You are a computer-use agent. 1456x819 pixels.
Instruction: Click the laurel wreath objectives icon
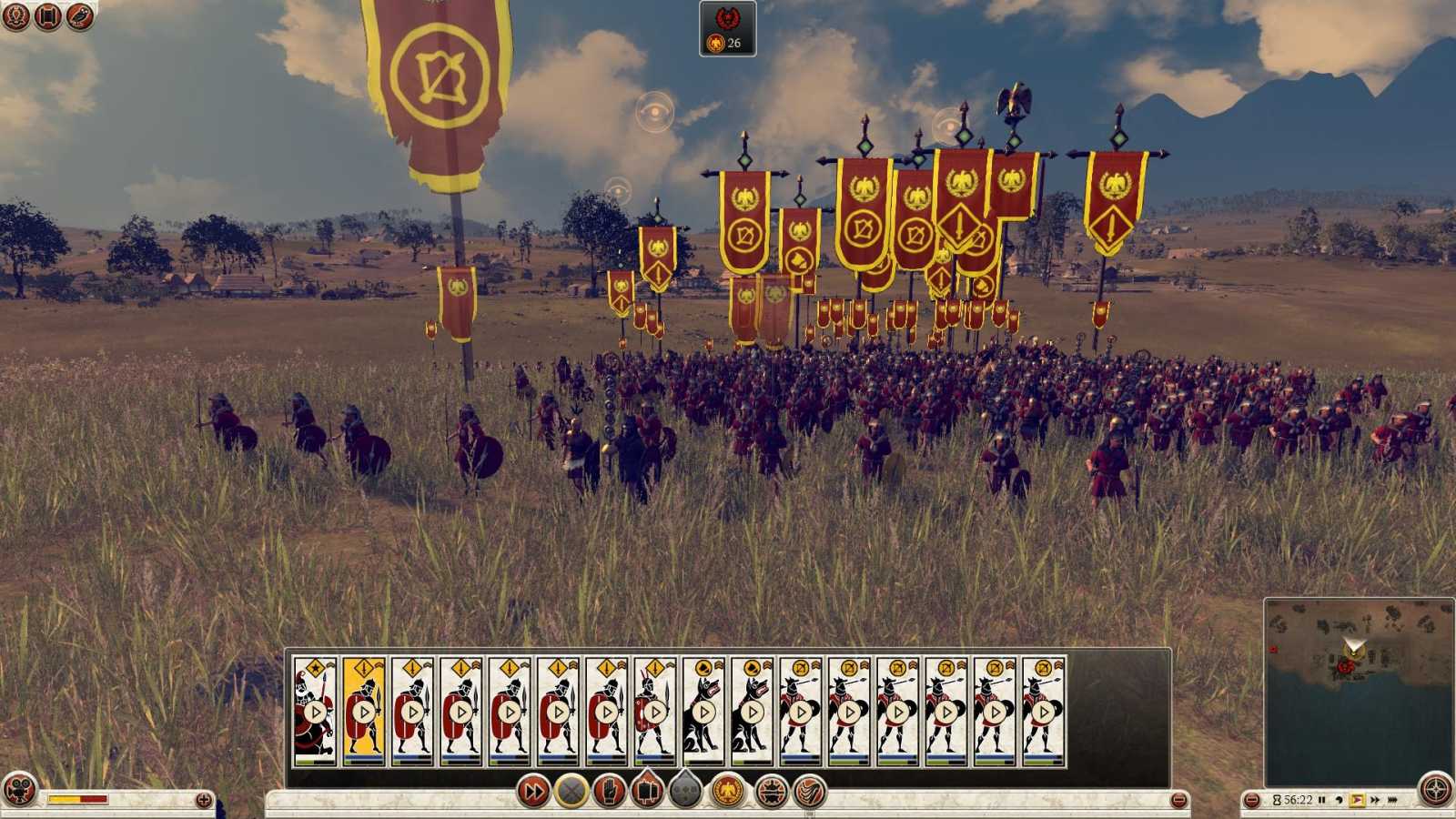(15, 15)
